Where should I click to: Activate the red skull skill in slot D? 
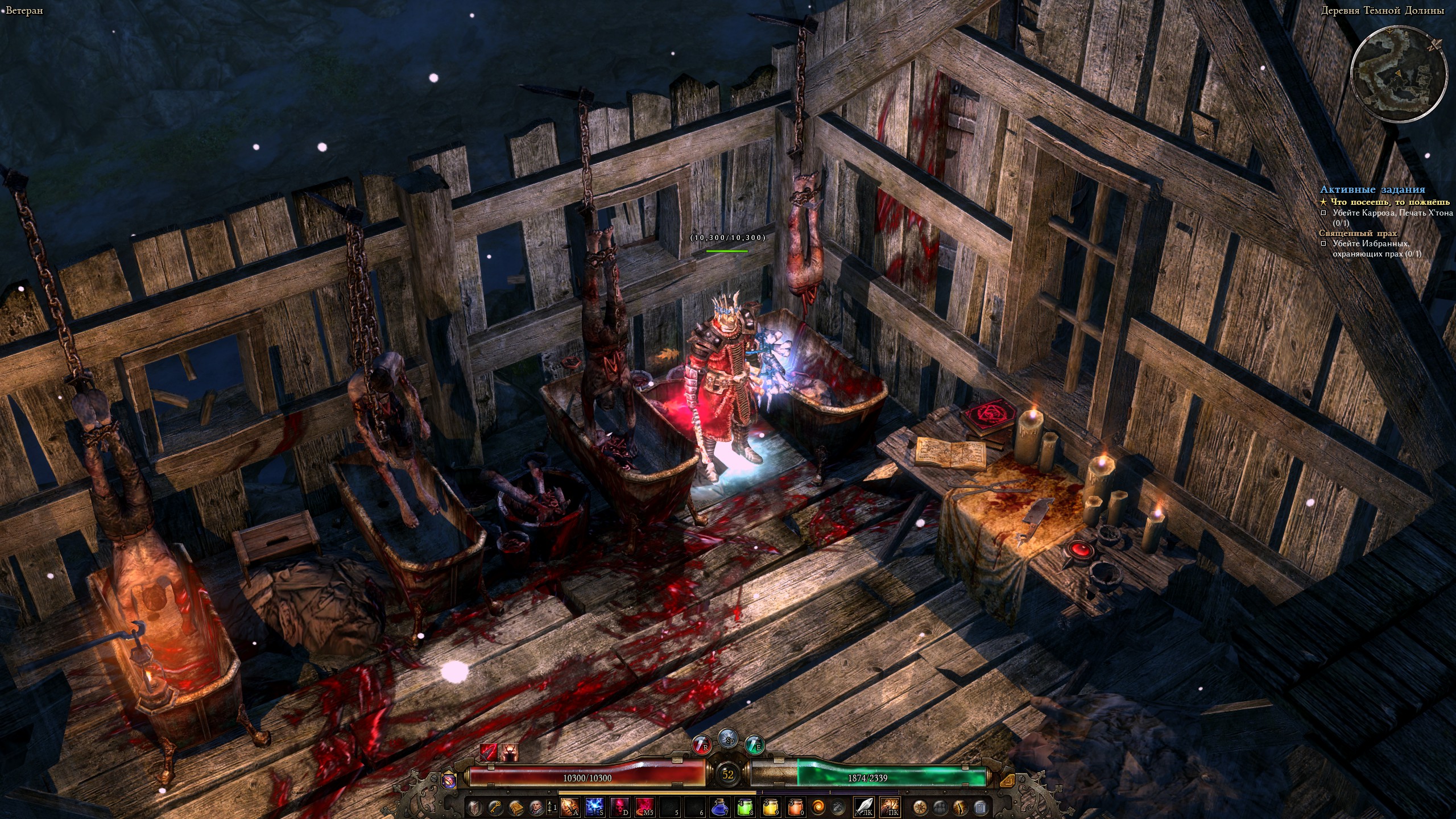coord(619,806)
